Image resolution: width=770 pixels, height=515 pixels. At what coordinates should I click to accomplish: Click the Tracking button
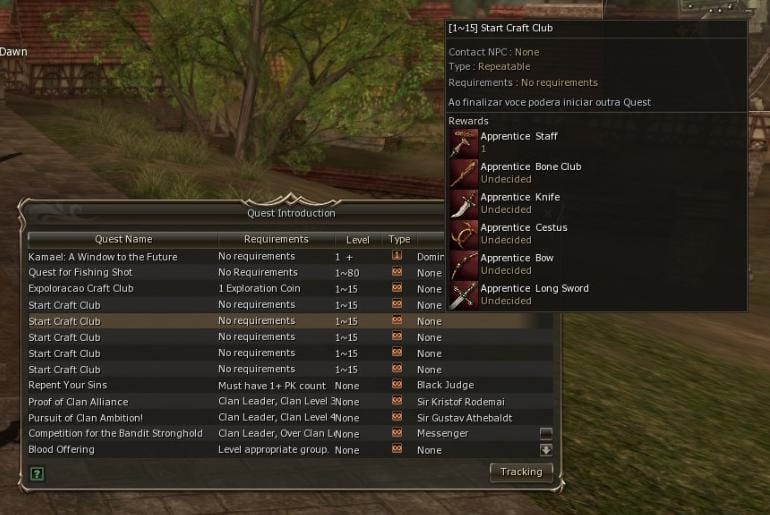coord(521,472)
